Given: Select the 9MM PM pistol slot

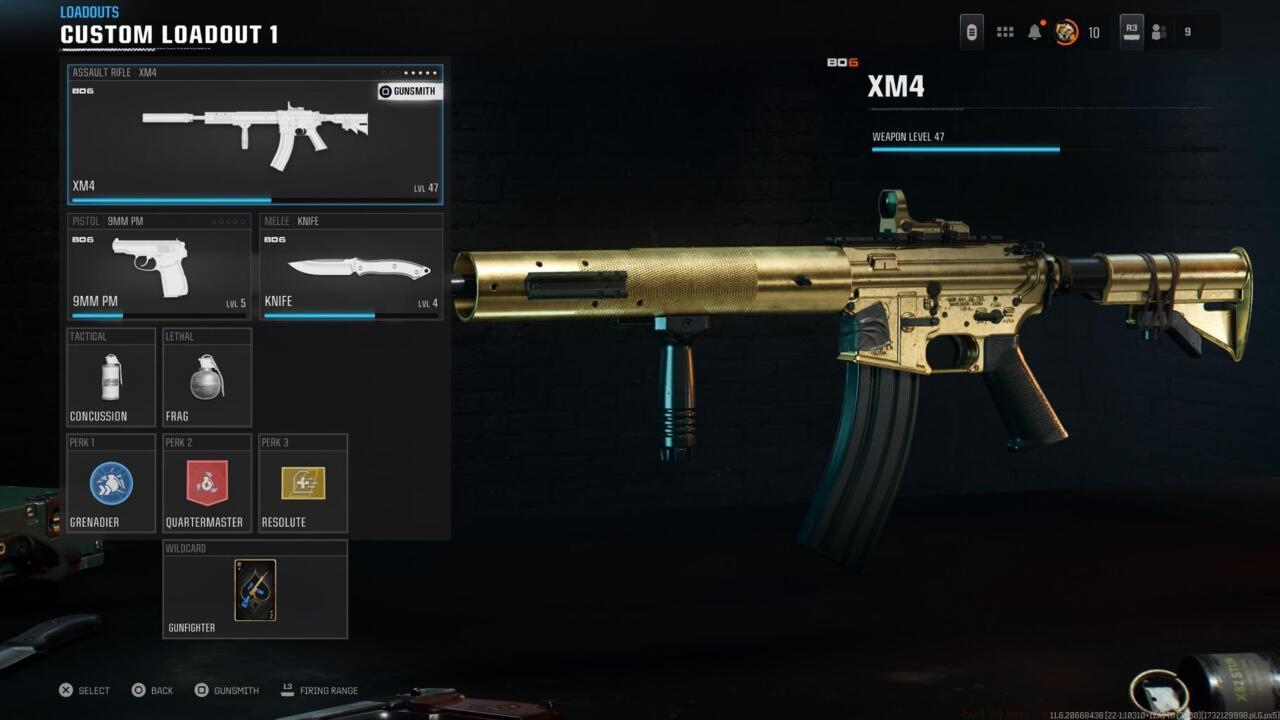Looking at the screenshot, I should (159, 268).
